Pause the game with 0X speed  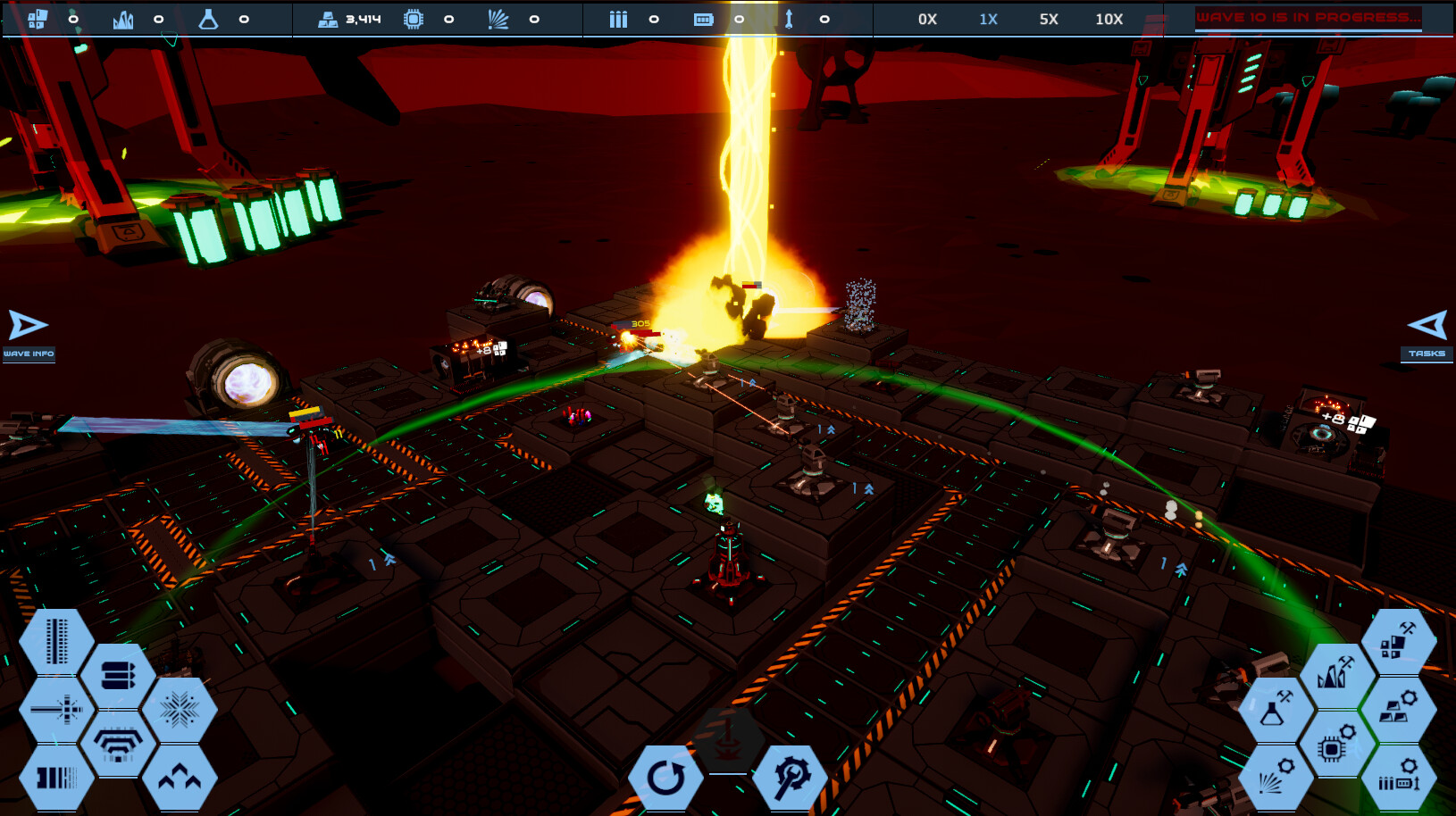click(x=927, y=19)
